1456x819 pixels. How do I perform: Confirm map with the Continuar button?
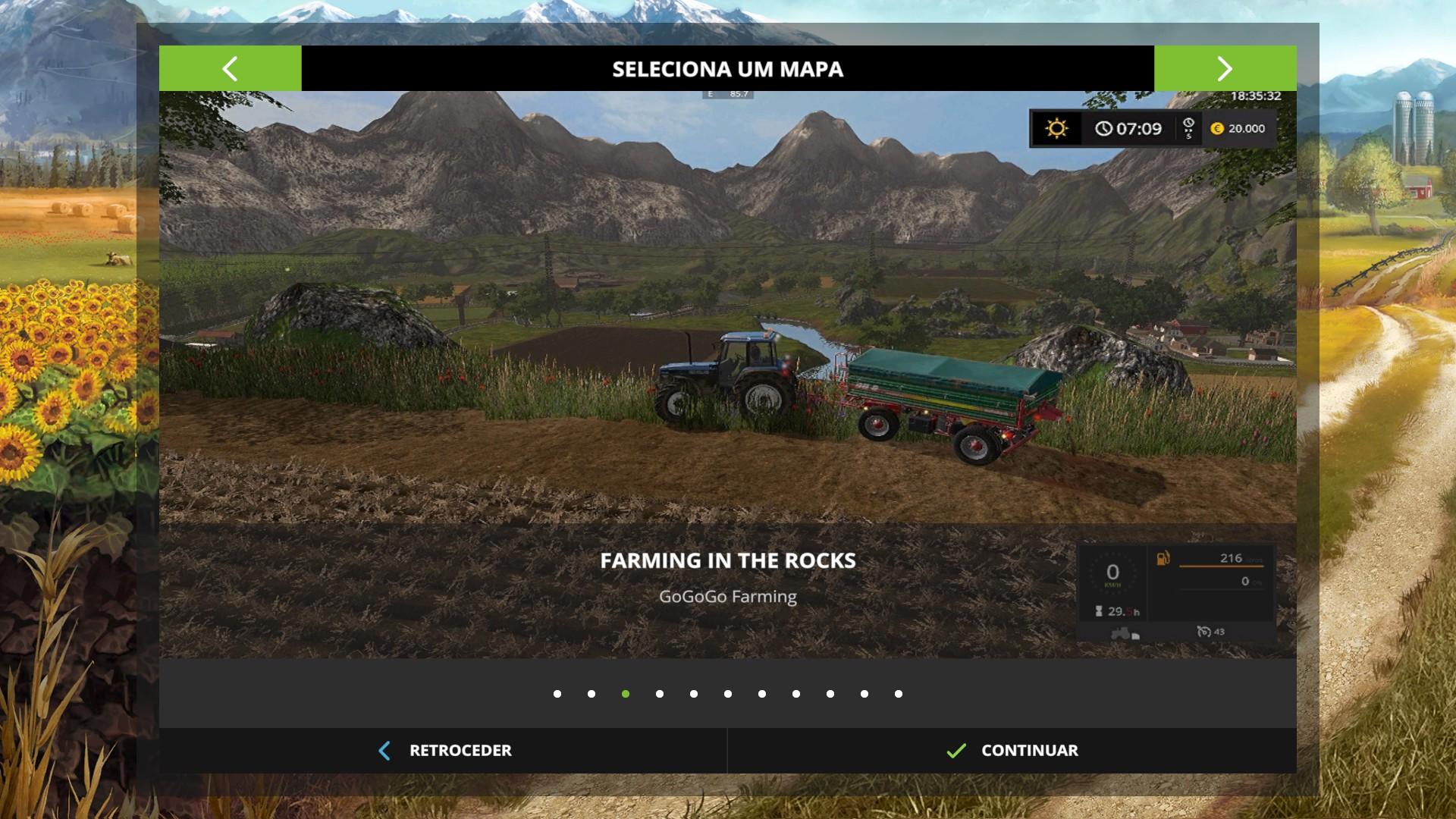(1012, 751)
